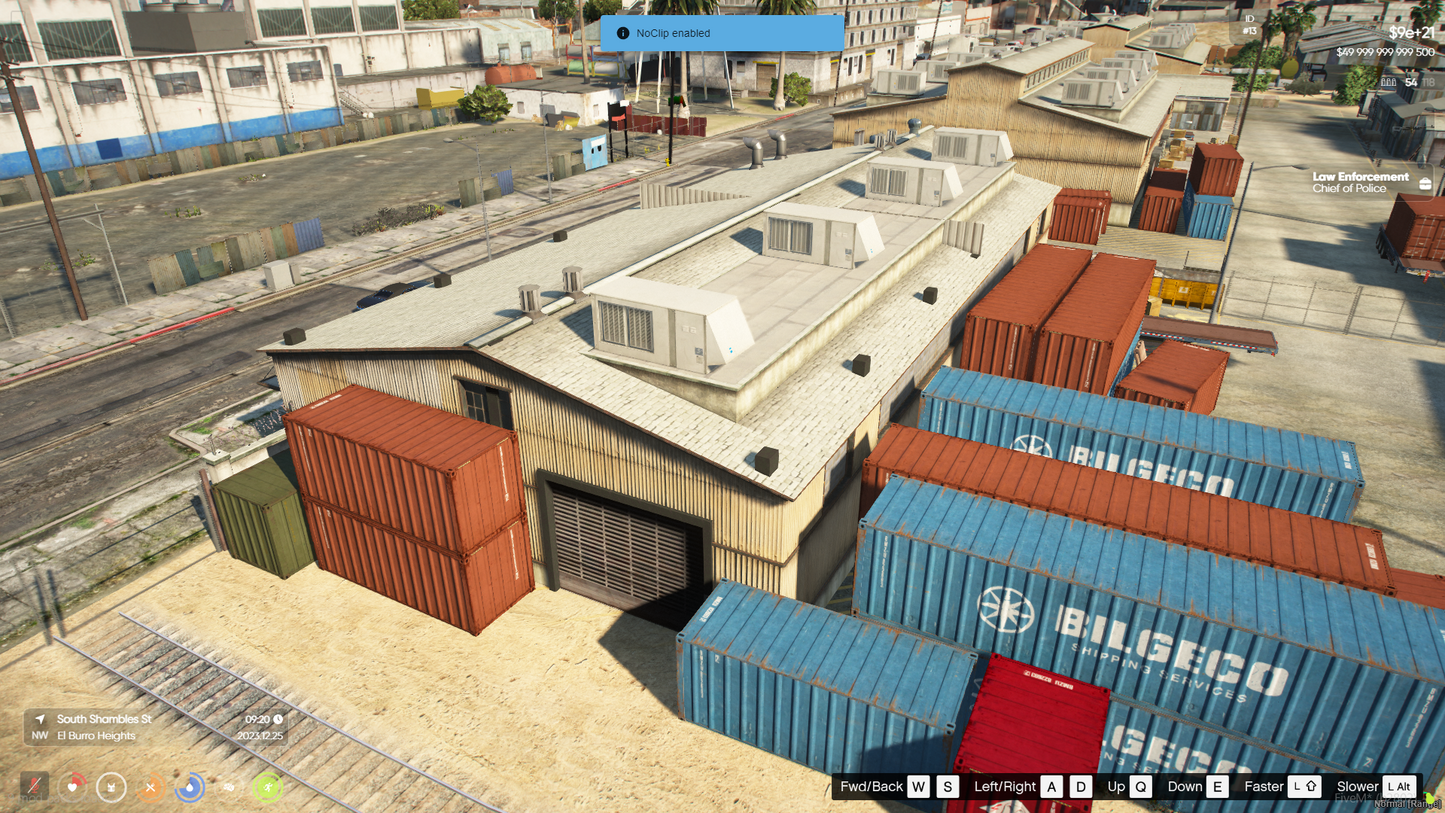Click the blue water drop thirst icon
The width and height of the screenshot is (1445, 813).
click(189, 787)
